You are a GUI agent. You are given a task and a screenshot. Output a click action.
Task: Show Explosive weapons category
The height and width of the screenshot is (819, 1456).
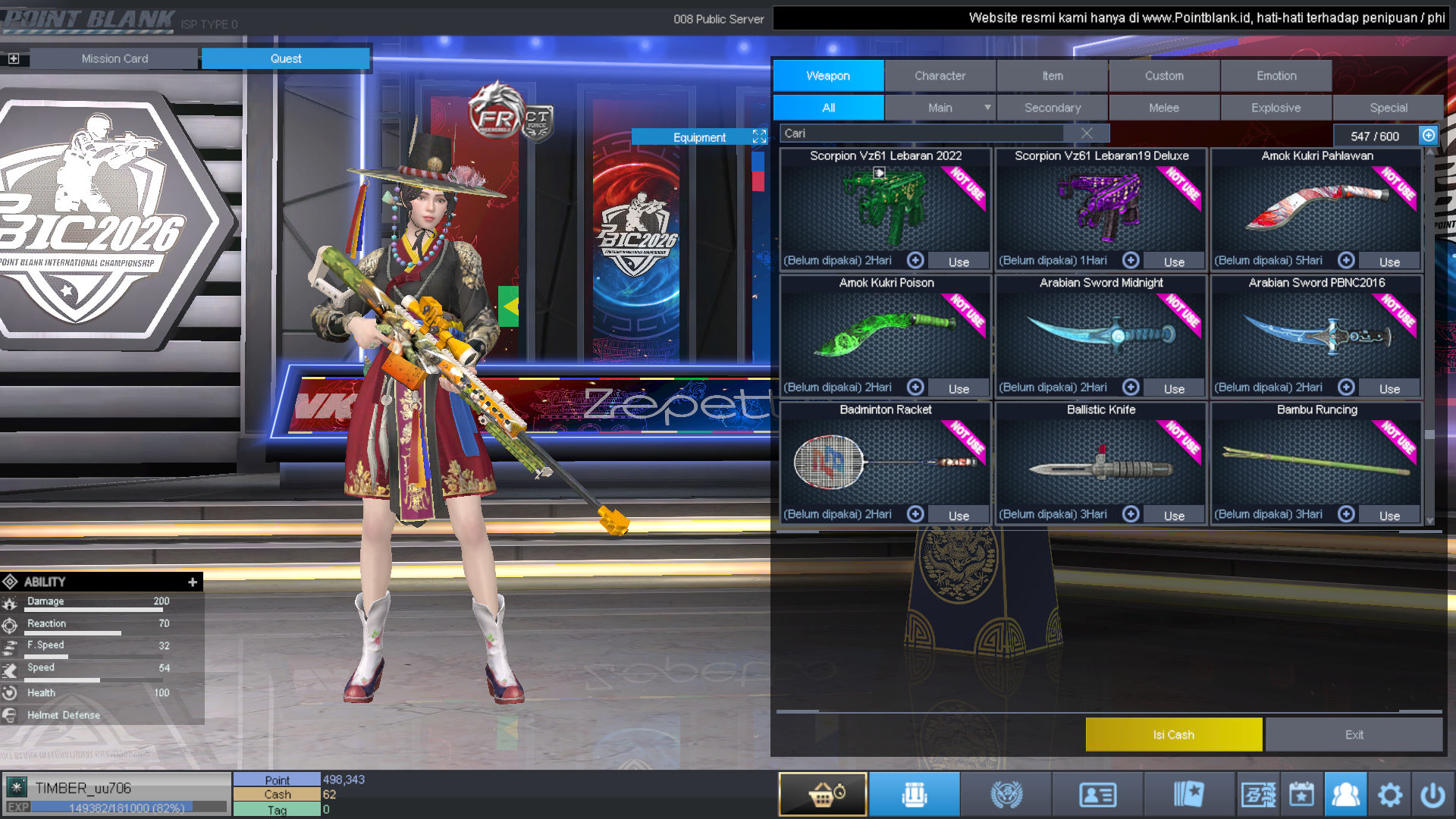click(1276, 108)
